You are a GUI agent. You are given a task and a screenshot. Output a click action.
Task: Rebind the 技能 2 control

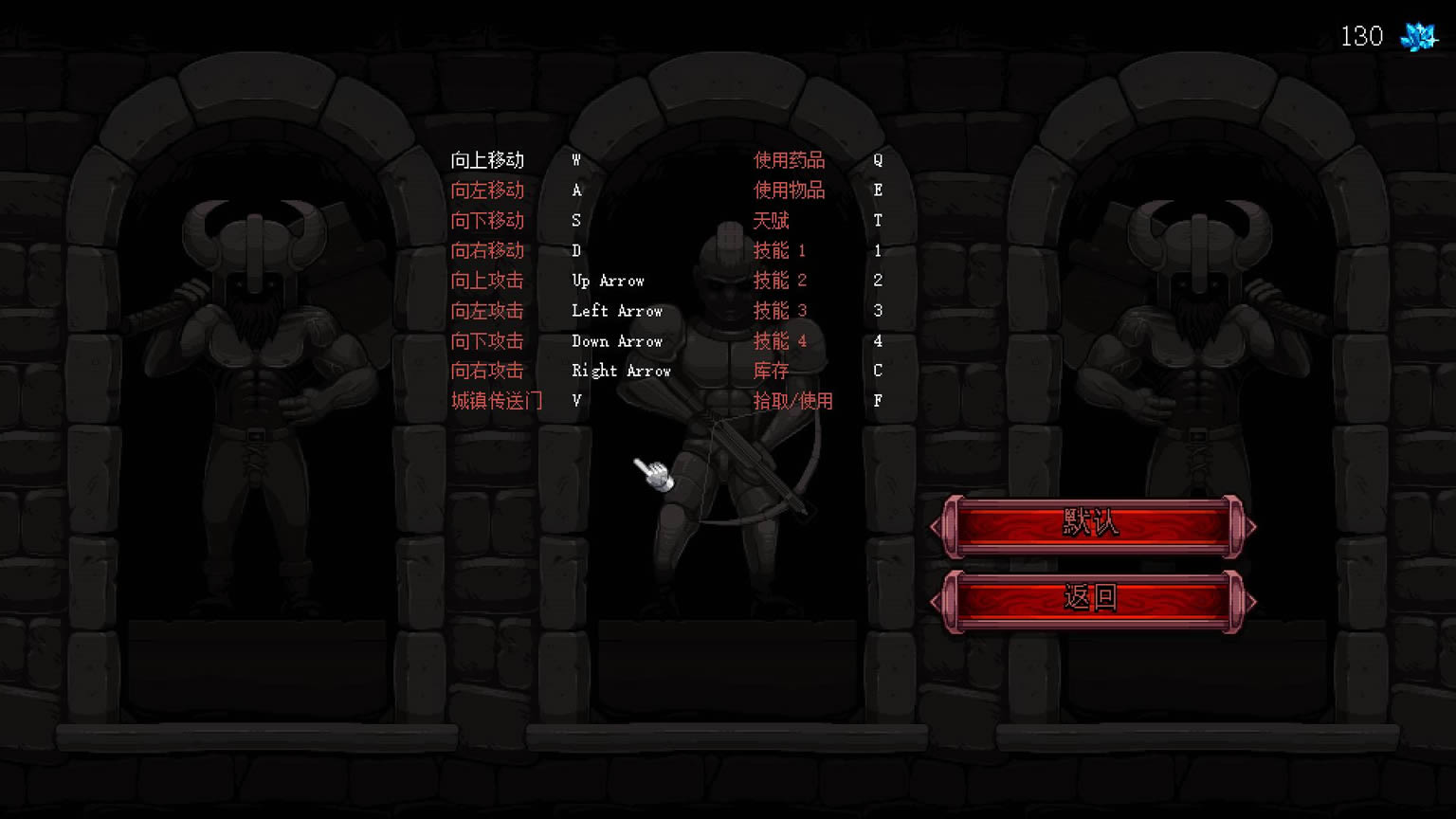(779, 281)
